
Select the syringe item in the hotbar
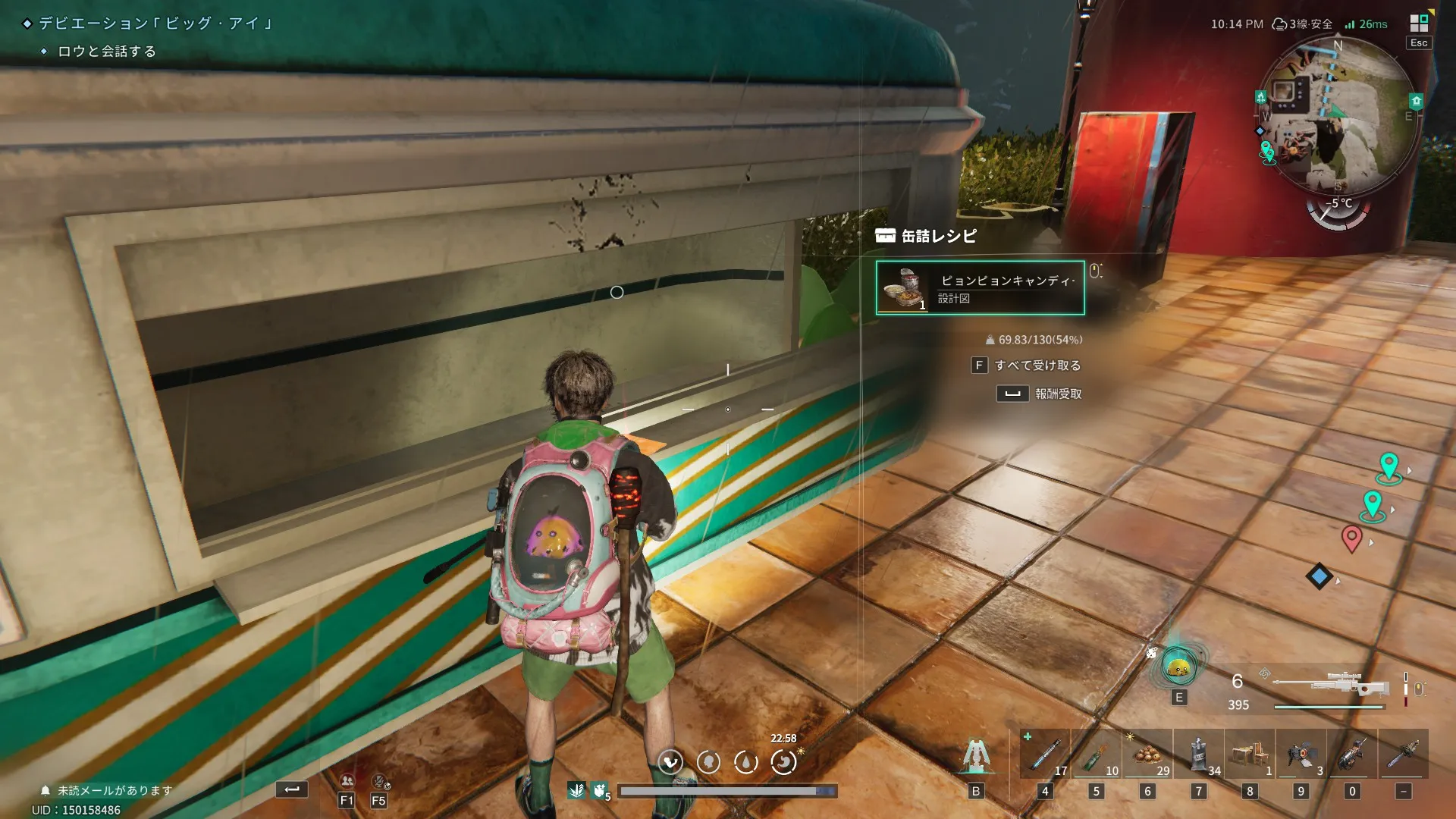(1045, 755)
